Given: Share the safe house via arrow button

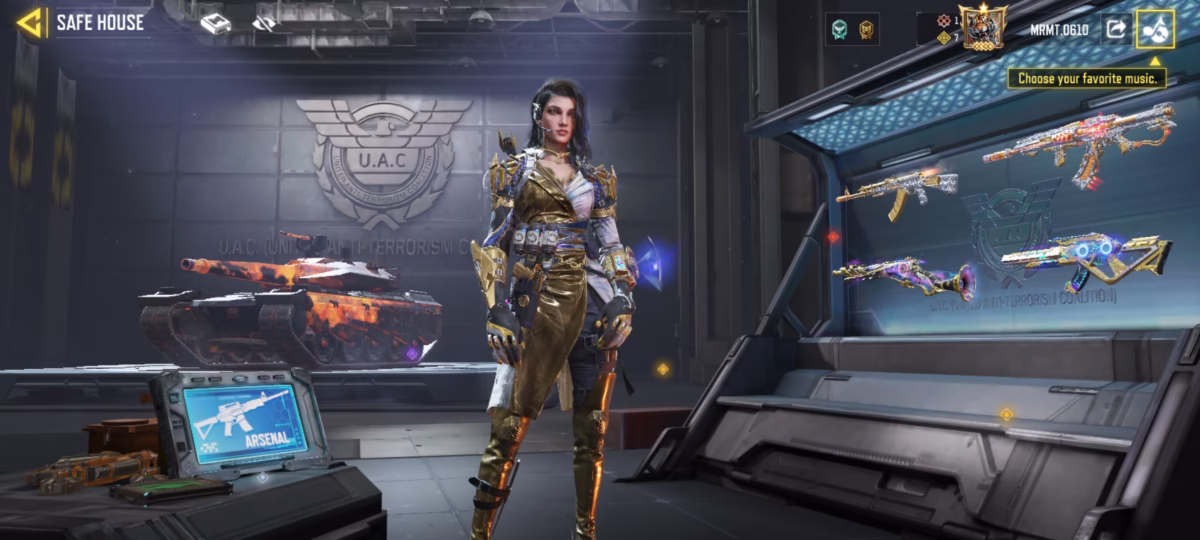Looking at the screenshot, I should tap(1114, 29).
